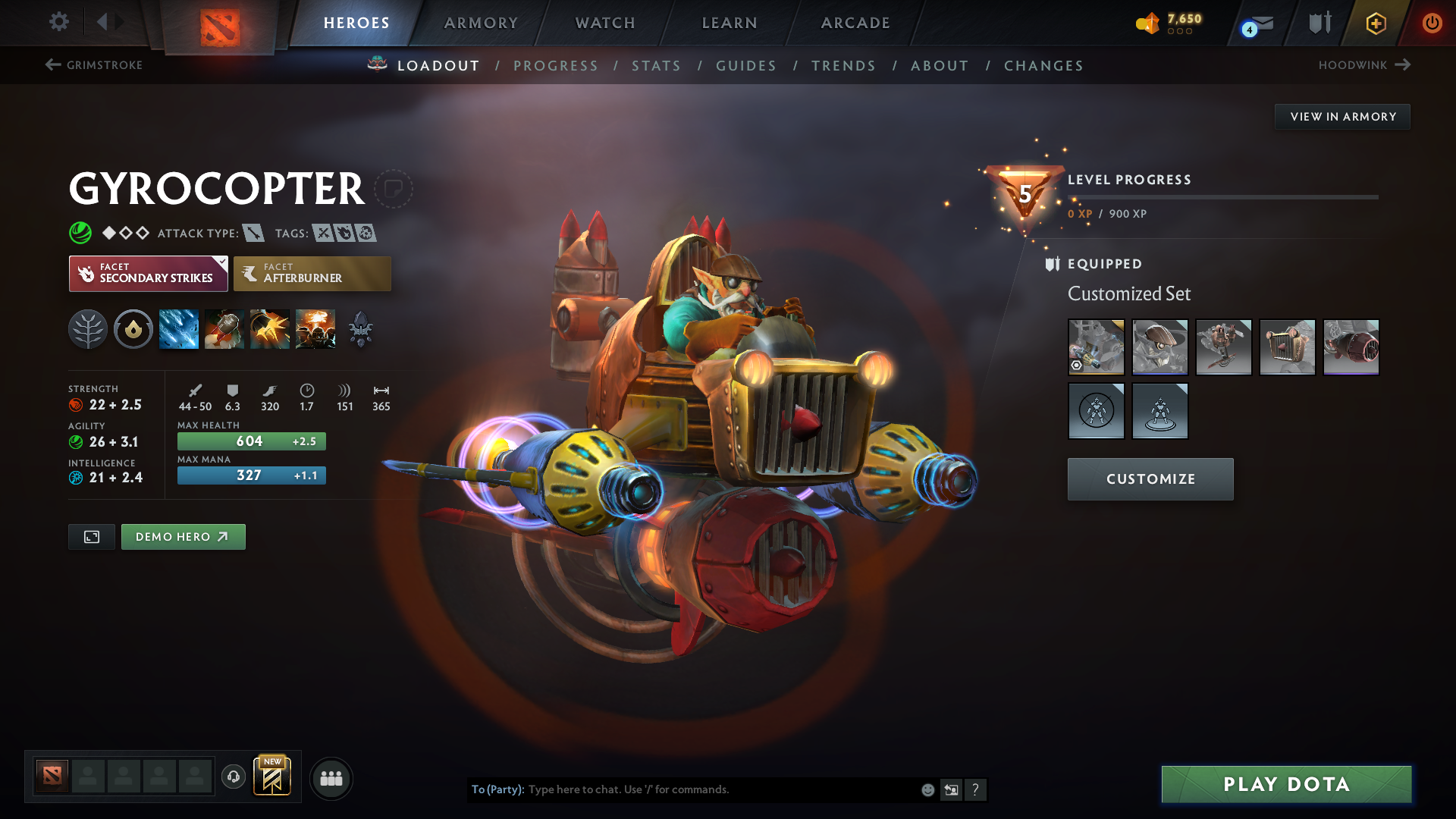Open View in Armory
The width and height of the screenshot is (1456, 819).
coord(1342,116)
